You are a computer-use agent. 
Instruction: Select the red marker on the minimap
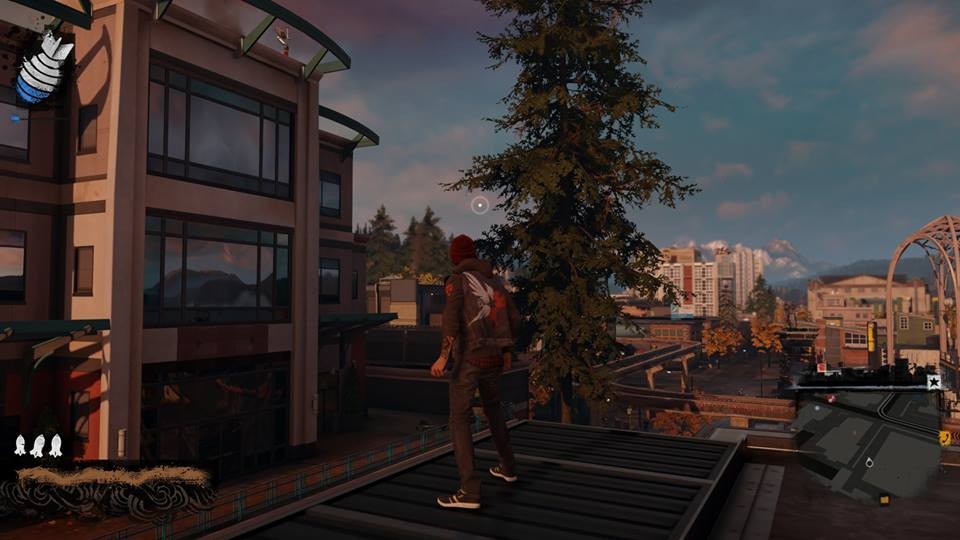tap(831, 398)
